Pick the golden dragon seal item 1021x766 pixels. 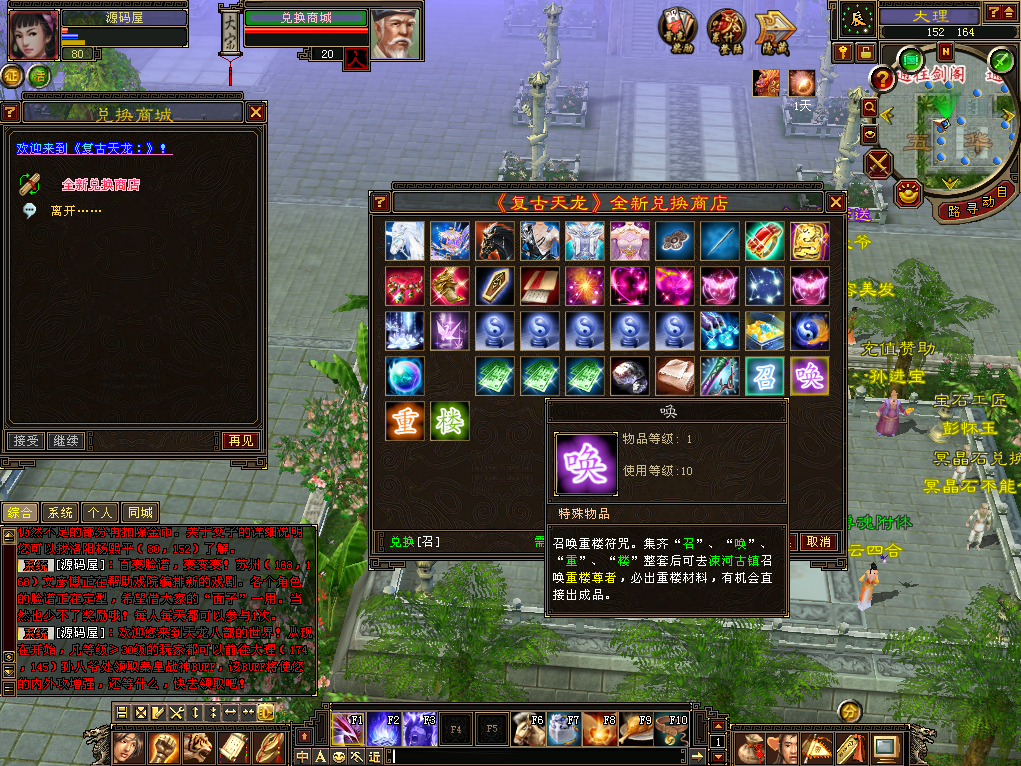[809, 241]
